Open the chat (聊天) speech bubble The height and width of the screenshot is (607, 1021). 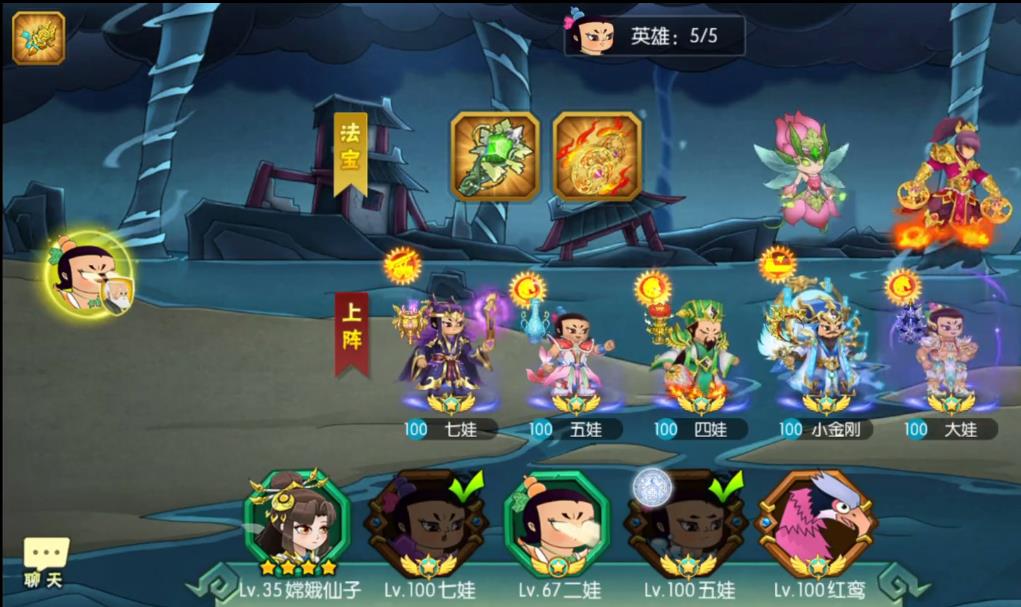click(46, 561)
